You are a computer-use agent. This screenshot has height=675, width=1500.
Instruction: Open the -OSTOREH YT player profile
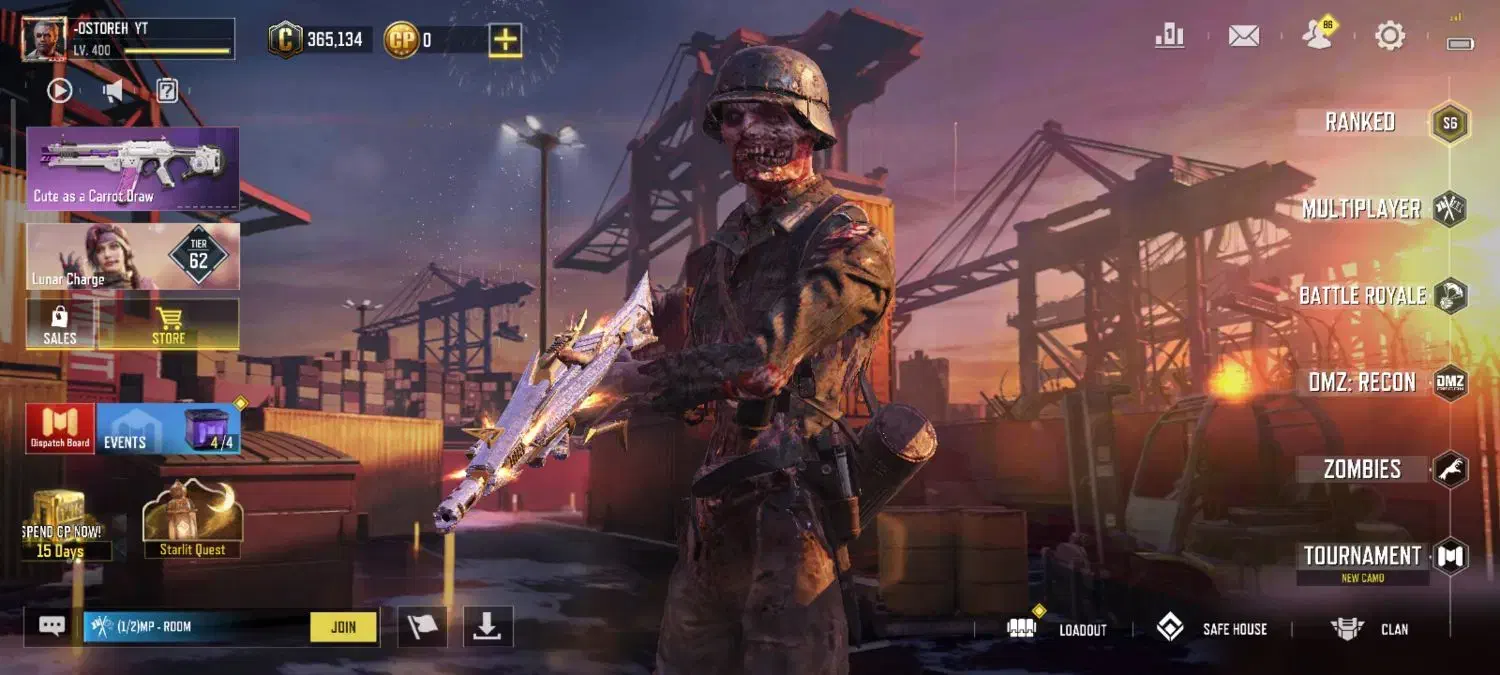click(128, 39)
